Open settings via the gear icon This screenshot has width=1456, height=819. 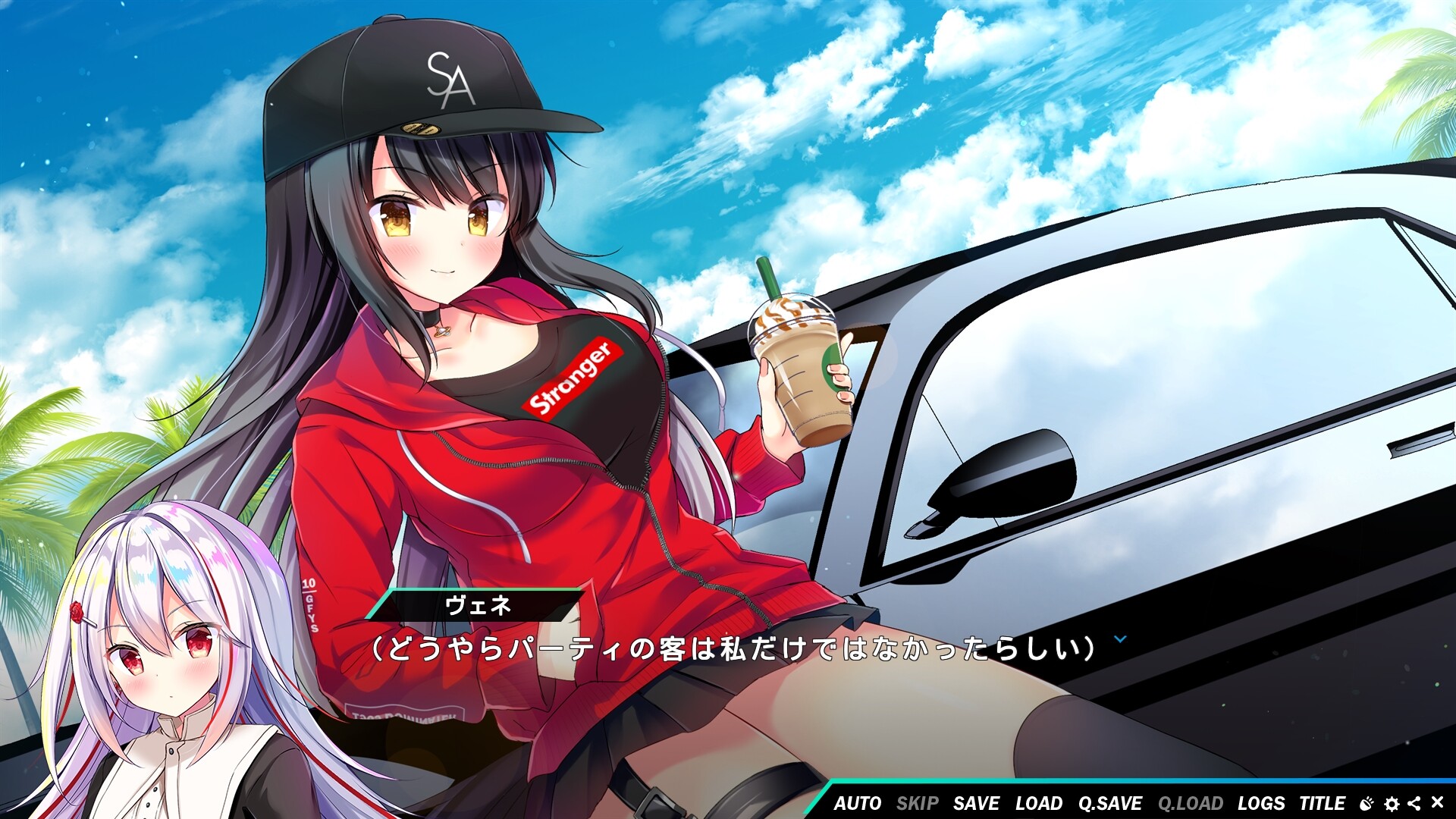(x=1392, y=803)
